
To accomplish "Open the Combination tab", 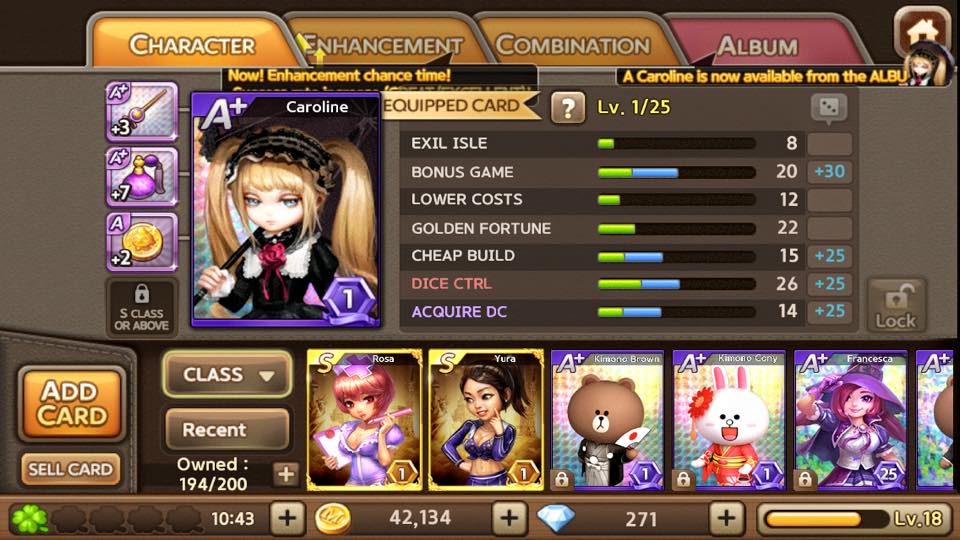I will pos(572,46).
